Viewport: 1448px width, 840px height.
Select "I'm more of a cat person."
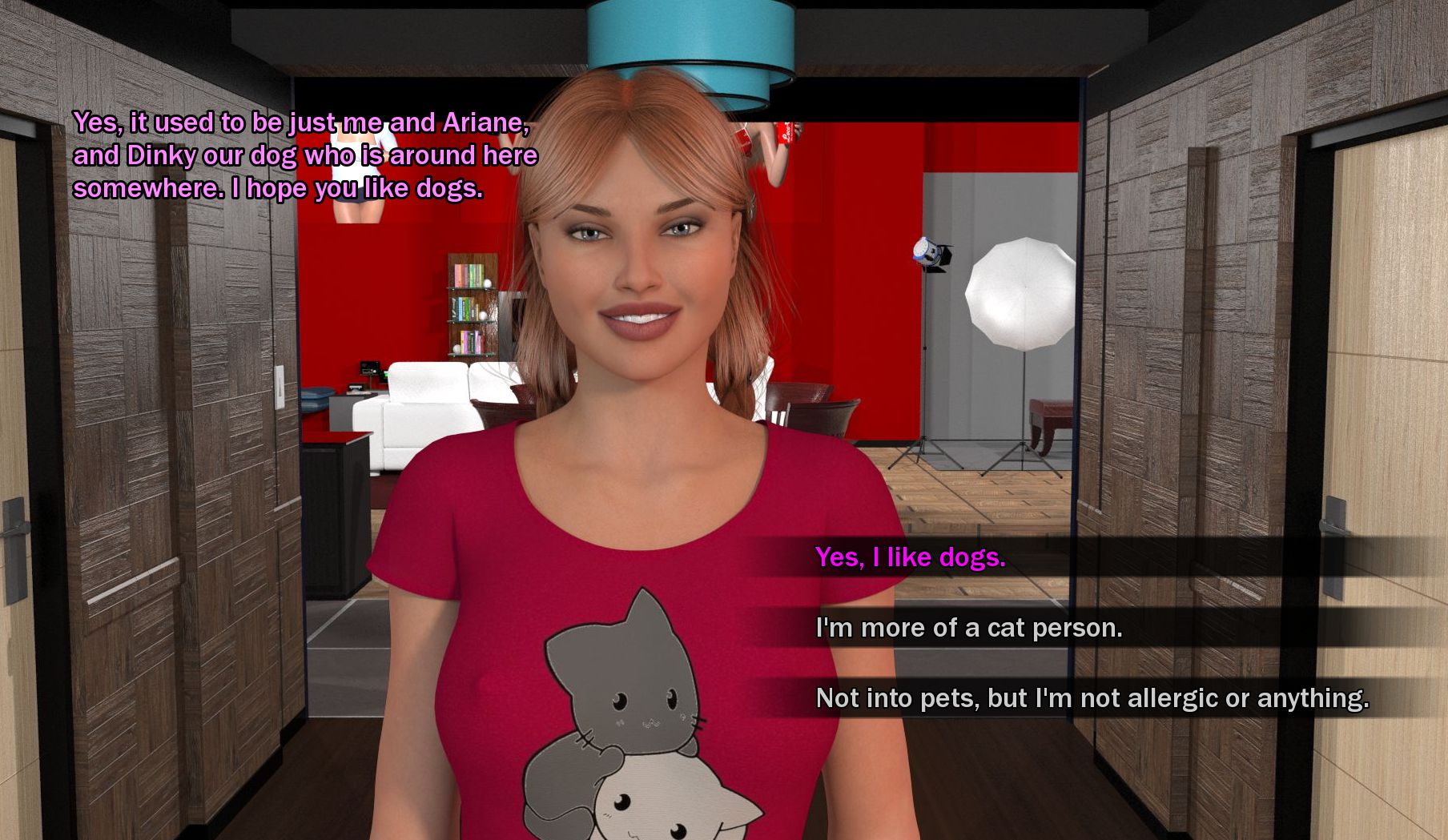[x=968, y=628]
